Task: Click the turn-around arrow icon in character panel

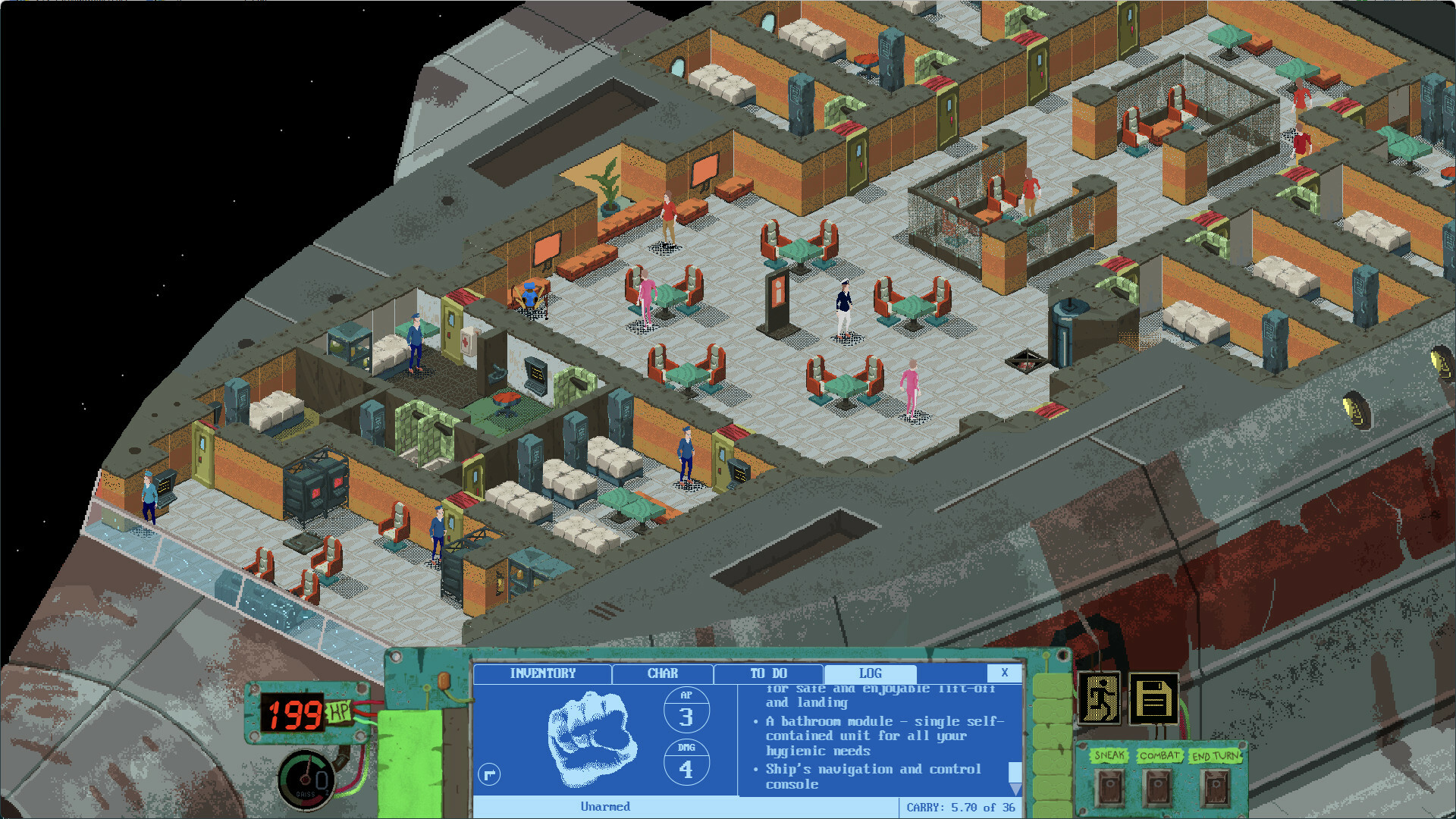Action: tap(488, 775)
